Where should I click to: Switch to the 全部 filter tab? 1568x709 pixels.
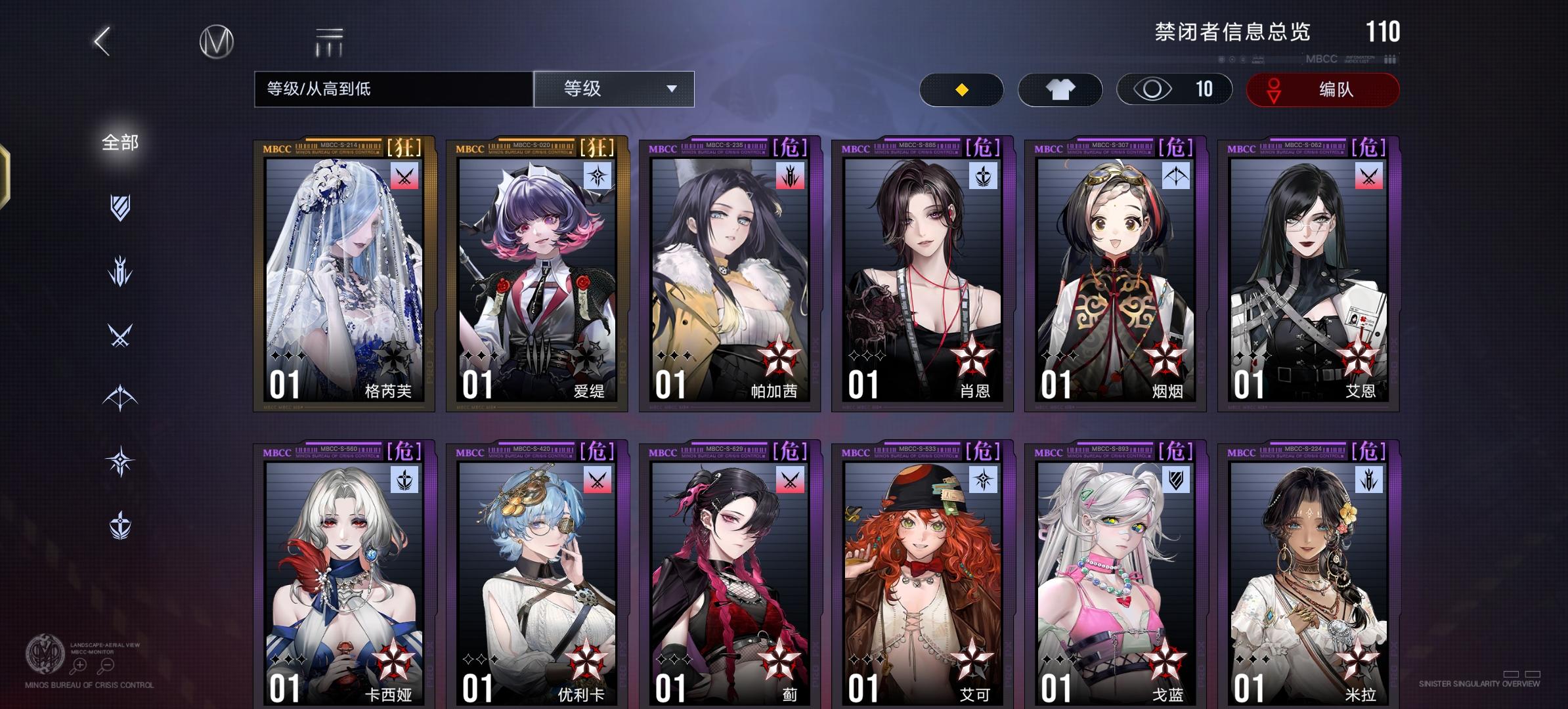tap(120, 143)
